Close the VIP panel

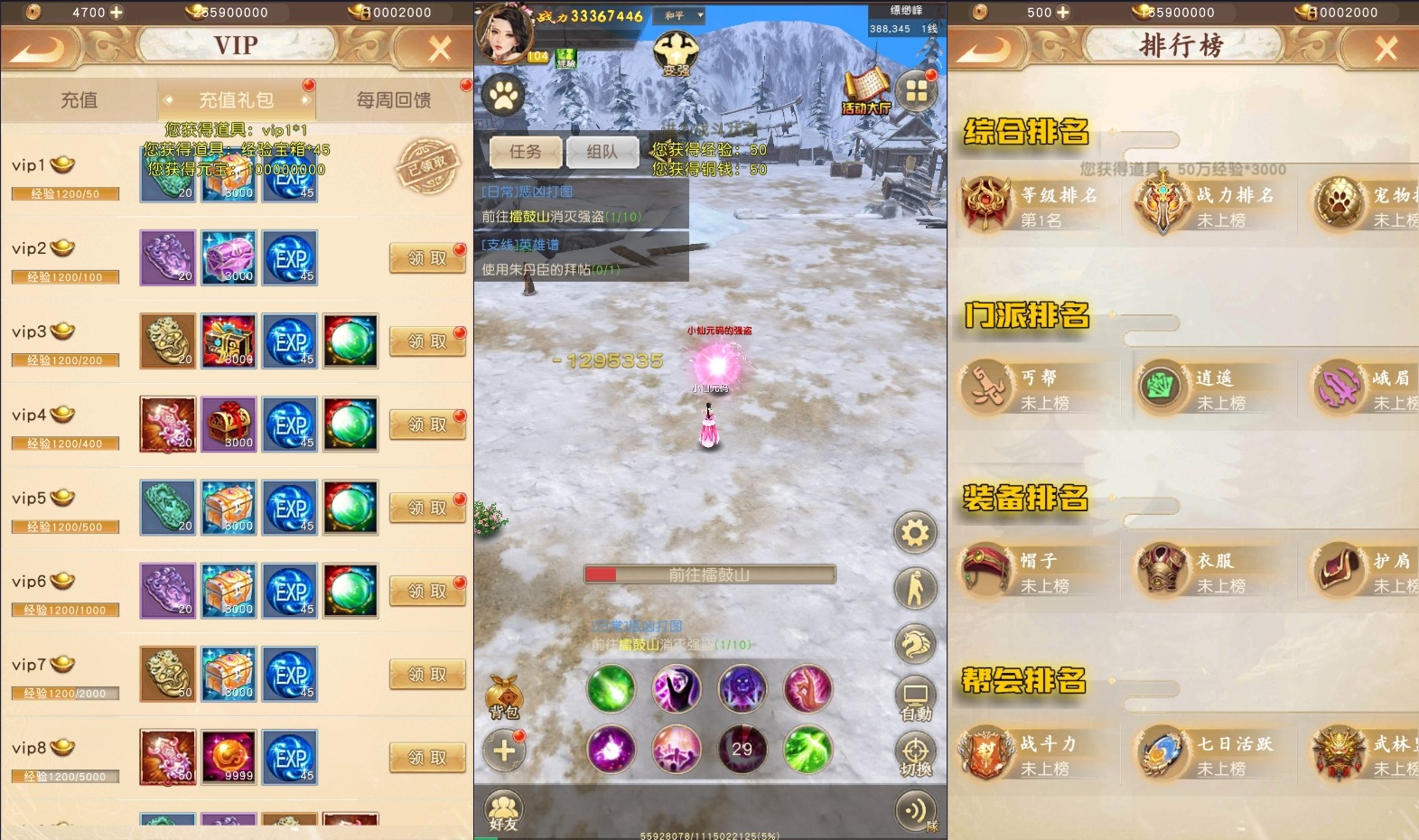tap(440, 49)
